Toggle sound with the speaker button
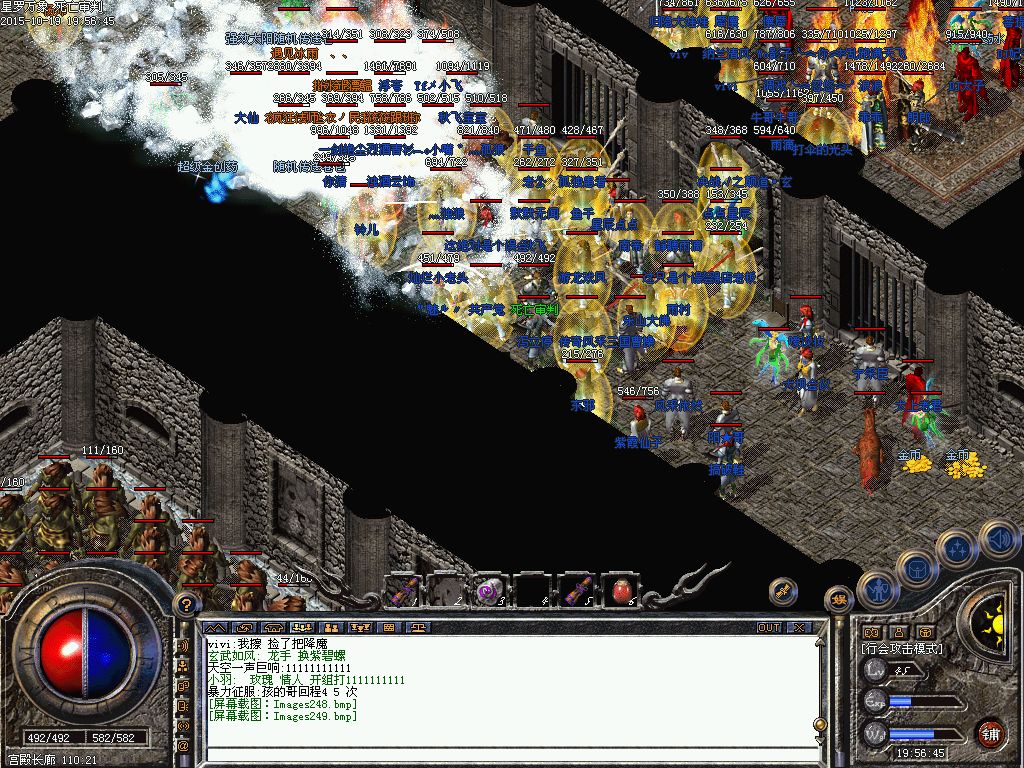Image resolution: width=1024 pixels, height=768 pixels. tap(998, 539)
